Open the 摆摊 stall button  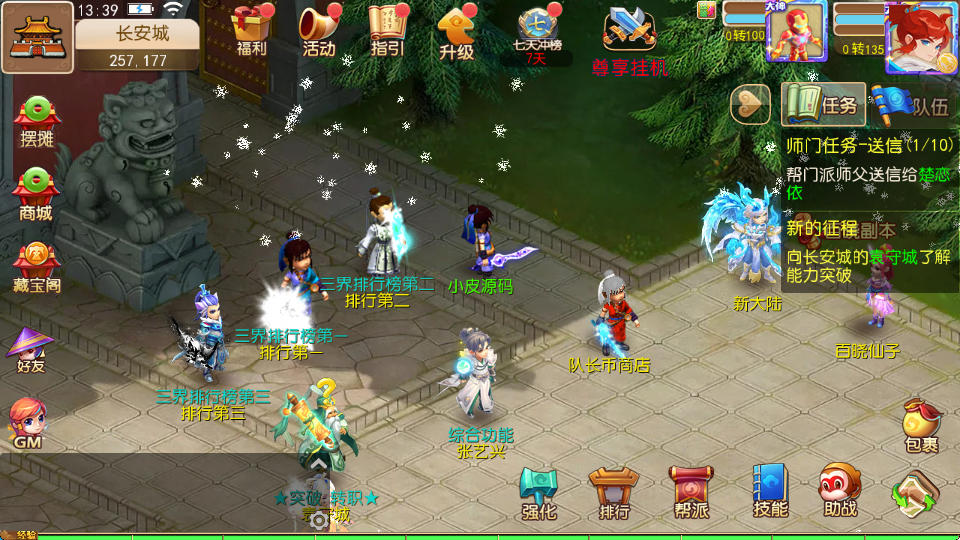(x=36, y=120)
